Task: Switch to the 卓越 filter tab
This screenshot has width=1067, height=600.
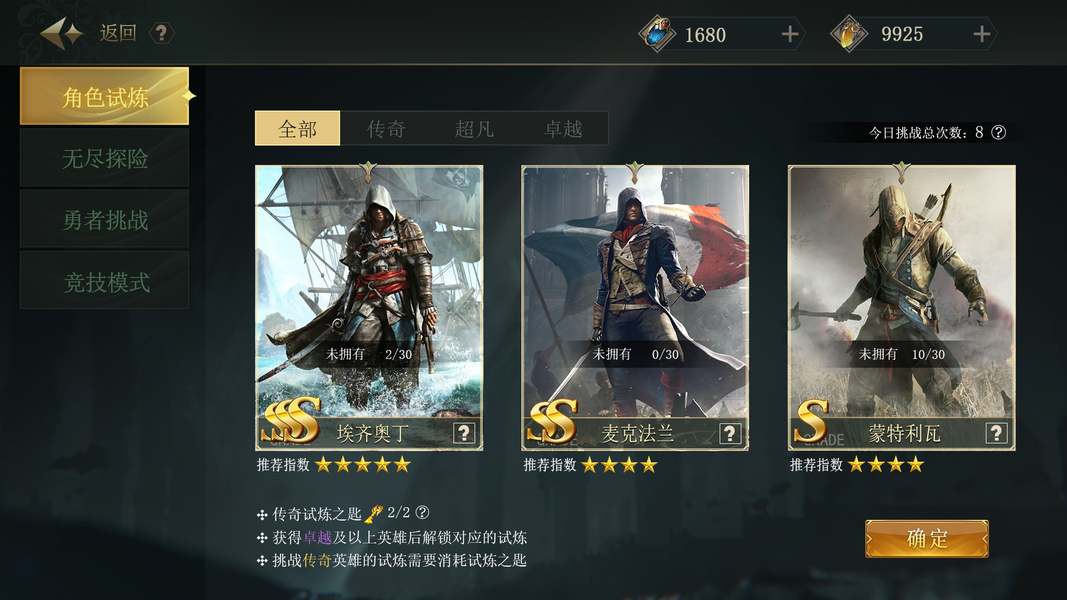Action: (563, 129)
